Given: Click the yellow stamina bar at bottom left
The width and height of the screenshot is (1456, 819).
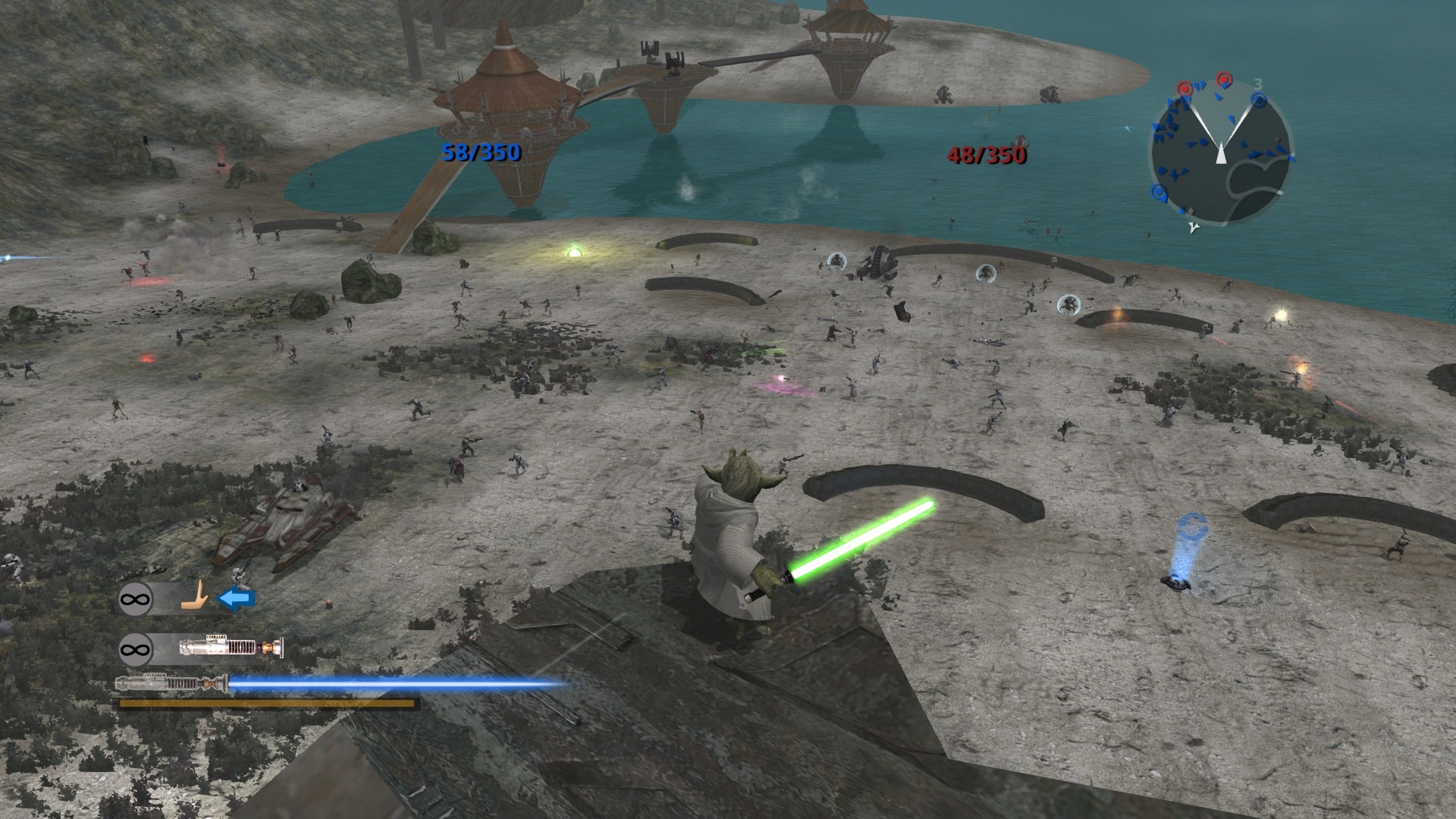Looking at the screenshot, I should coord(265,705).
